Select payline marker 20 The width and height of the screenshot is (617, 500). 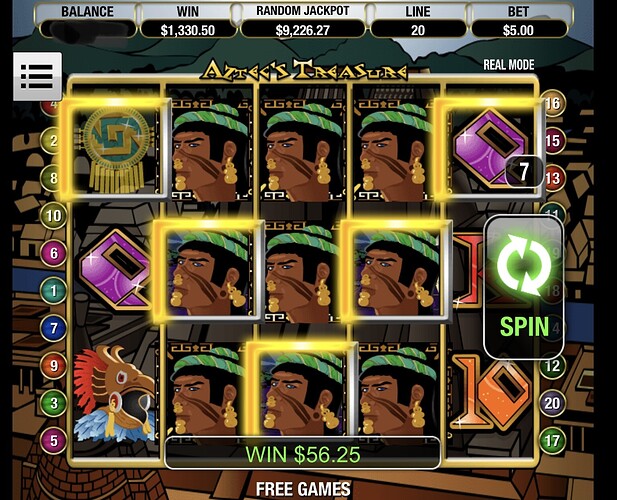[553, 402]
